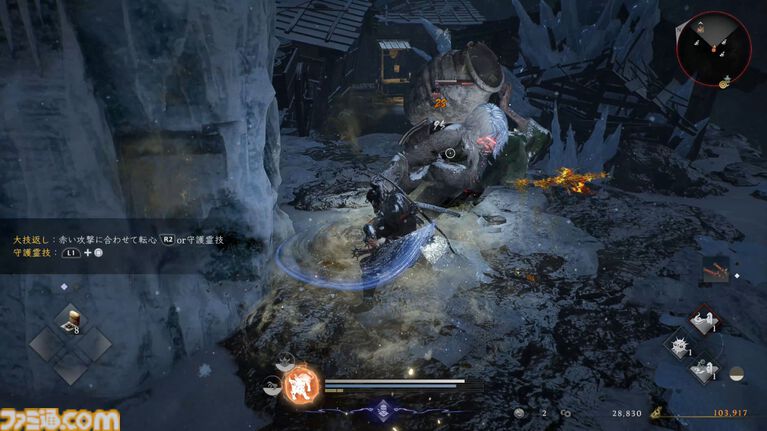767x431 pixels.
Task: Click the equipped weapon icon
Action: point(715,270)
